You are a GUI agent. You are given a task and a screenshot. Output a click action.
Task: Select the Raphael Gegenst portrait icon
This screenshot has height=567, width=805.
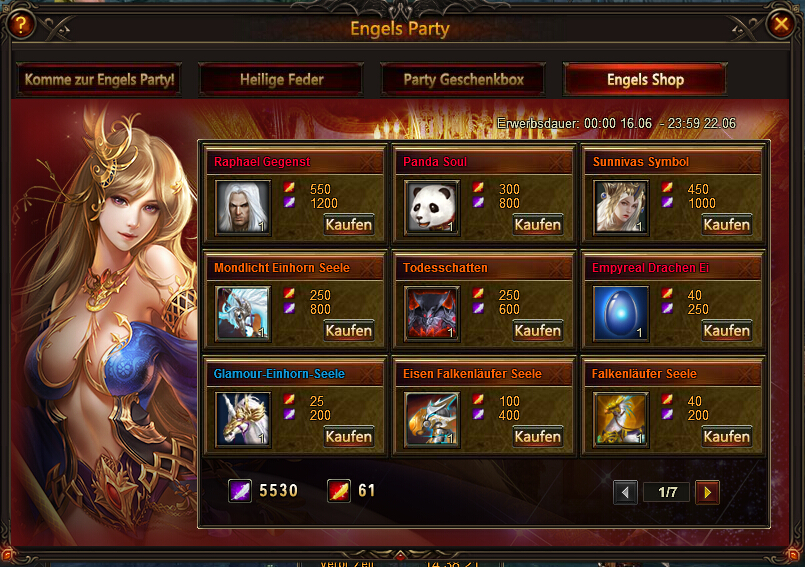[243, 207]
